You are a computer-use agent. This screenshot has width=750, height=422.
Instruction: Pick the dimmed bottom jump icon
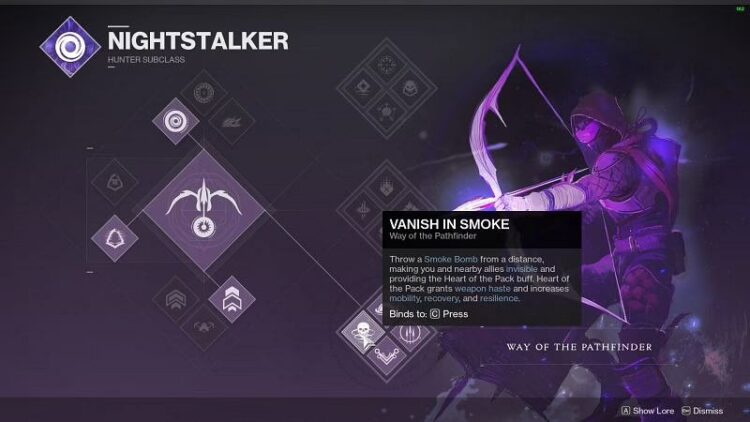click(205, 323)
